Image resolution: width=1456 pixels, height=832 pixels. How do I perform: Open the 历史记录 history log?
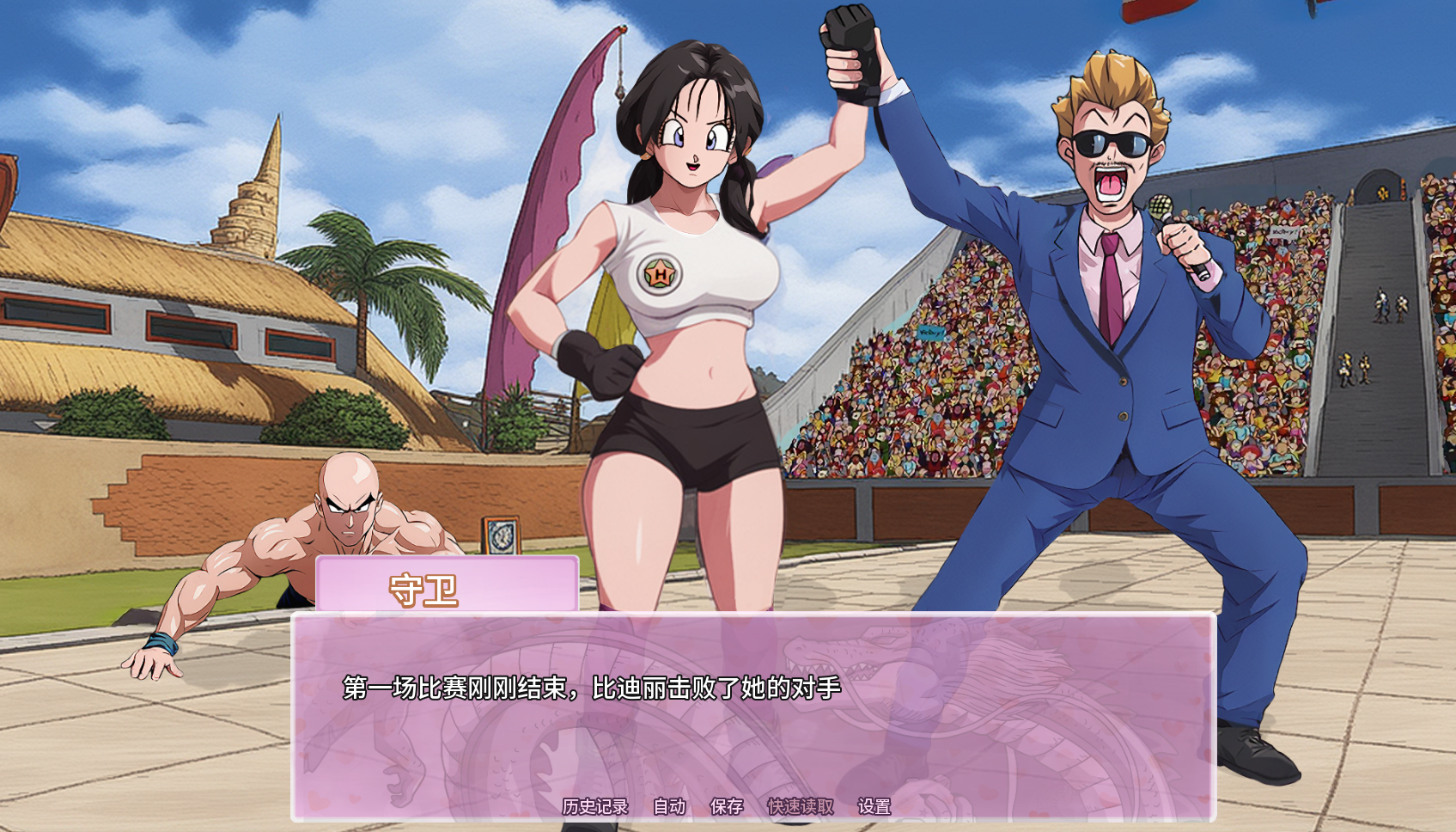(x=595, y=806)
